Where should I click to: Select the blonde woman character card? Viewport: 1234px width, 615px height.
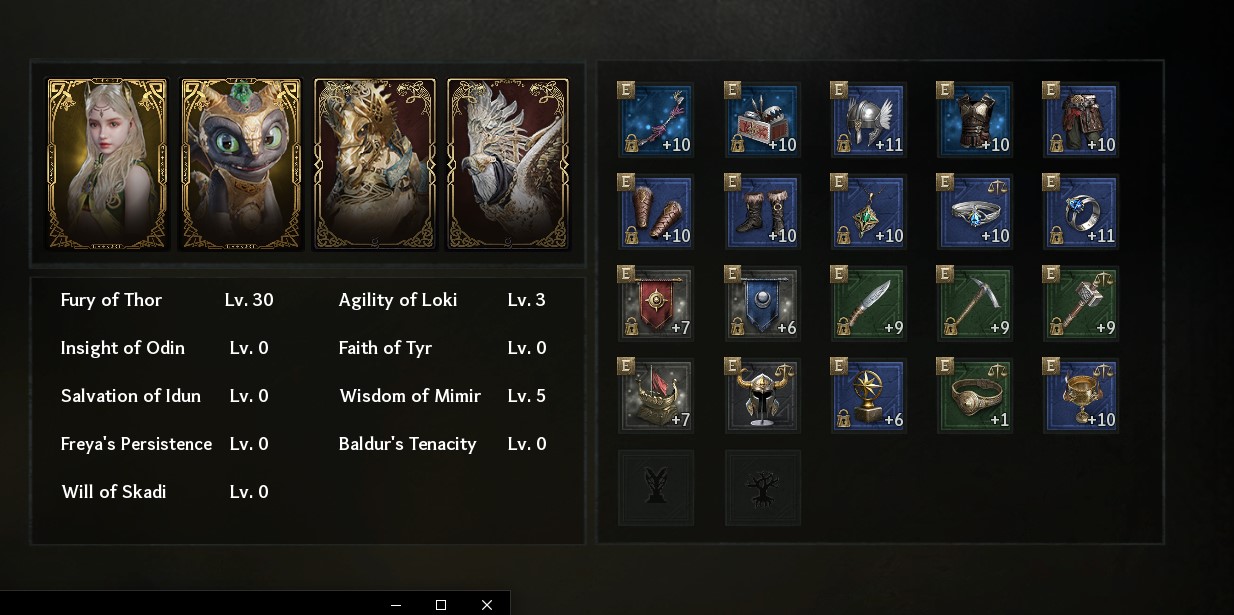point(107,164)
